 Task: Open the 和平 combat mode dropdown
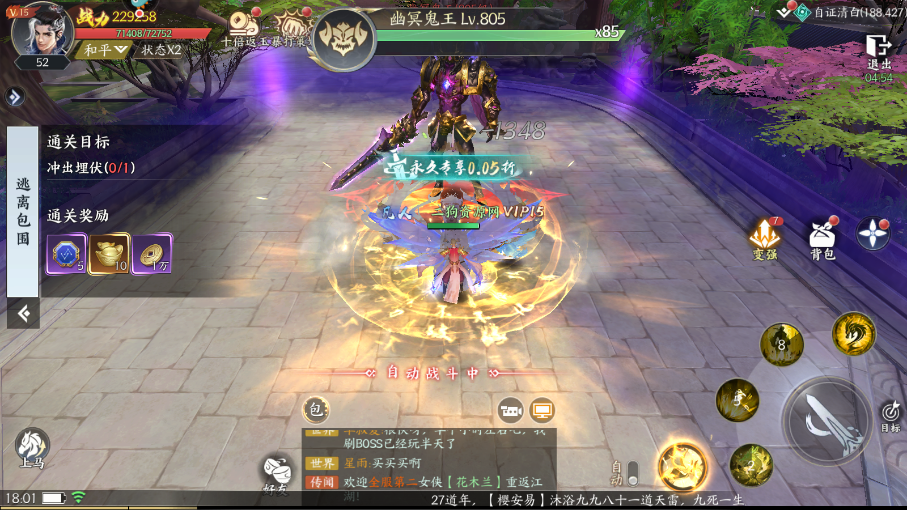(x=106, y=50)
